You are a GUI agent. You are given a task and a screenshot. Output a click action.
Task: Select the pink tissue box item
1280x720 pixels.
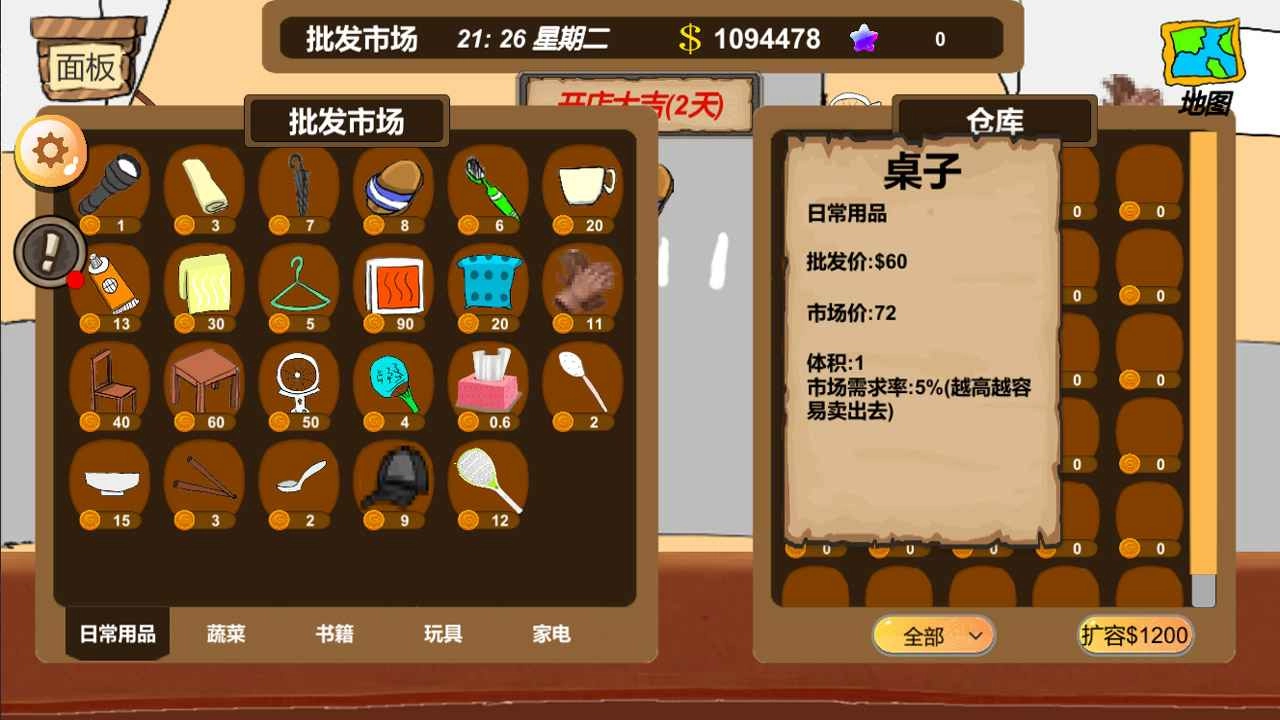click(488, 385)
